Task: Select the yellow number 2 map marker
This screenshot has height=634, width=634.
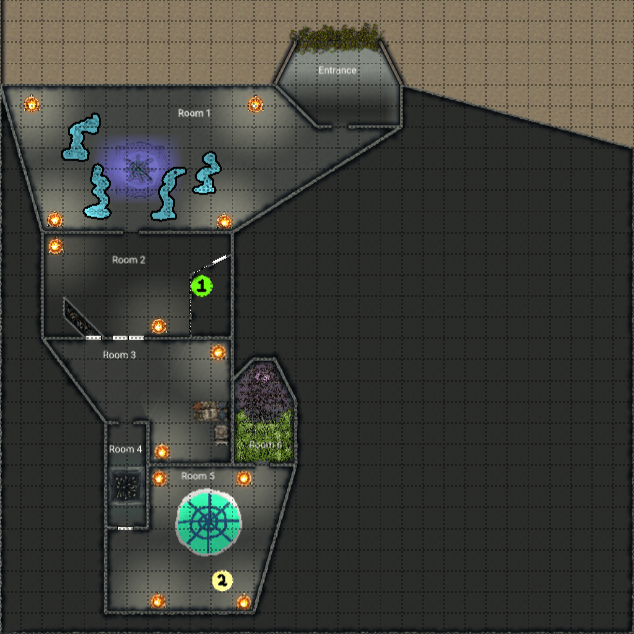Action: (222, 579)
